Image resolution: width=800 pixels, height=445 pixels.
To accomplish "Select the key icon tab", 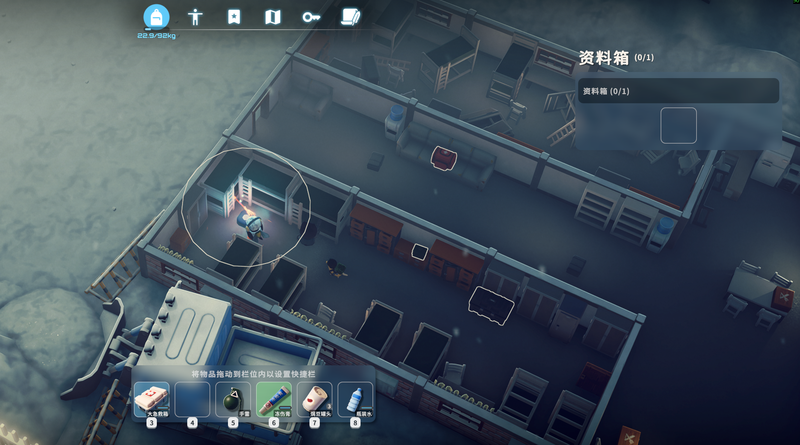I will [x=311, y=17].
